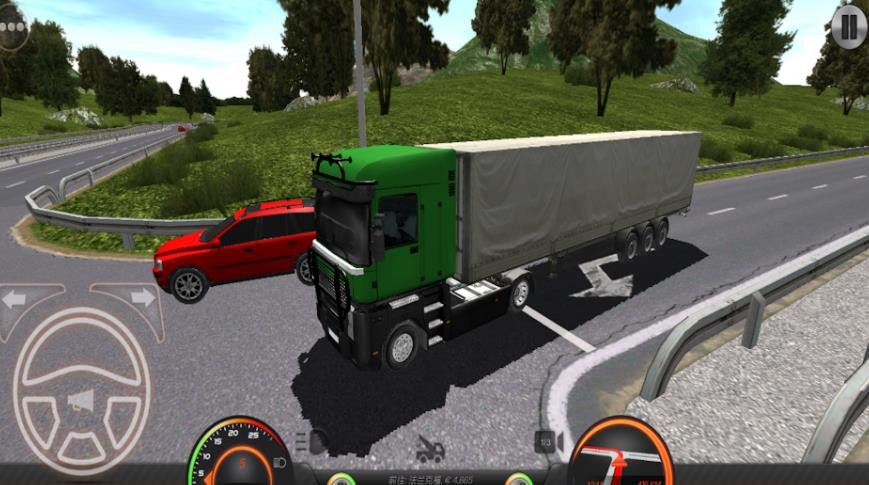
Task: Activate the right turn signal arrow
Action: (x=142, y=297)
